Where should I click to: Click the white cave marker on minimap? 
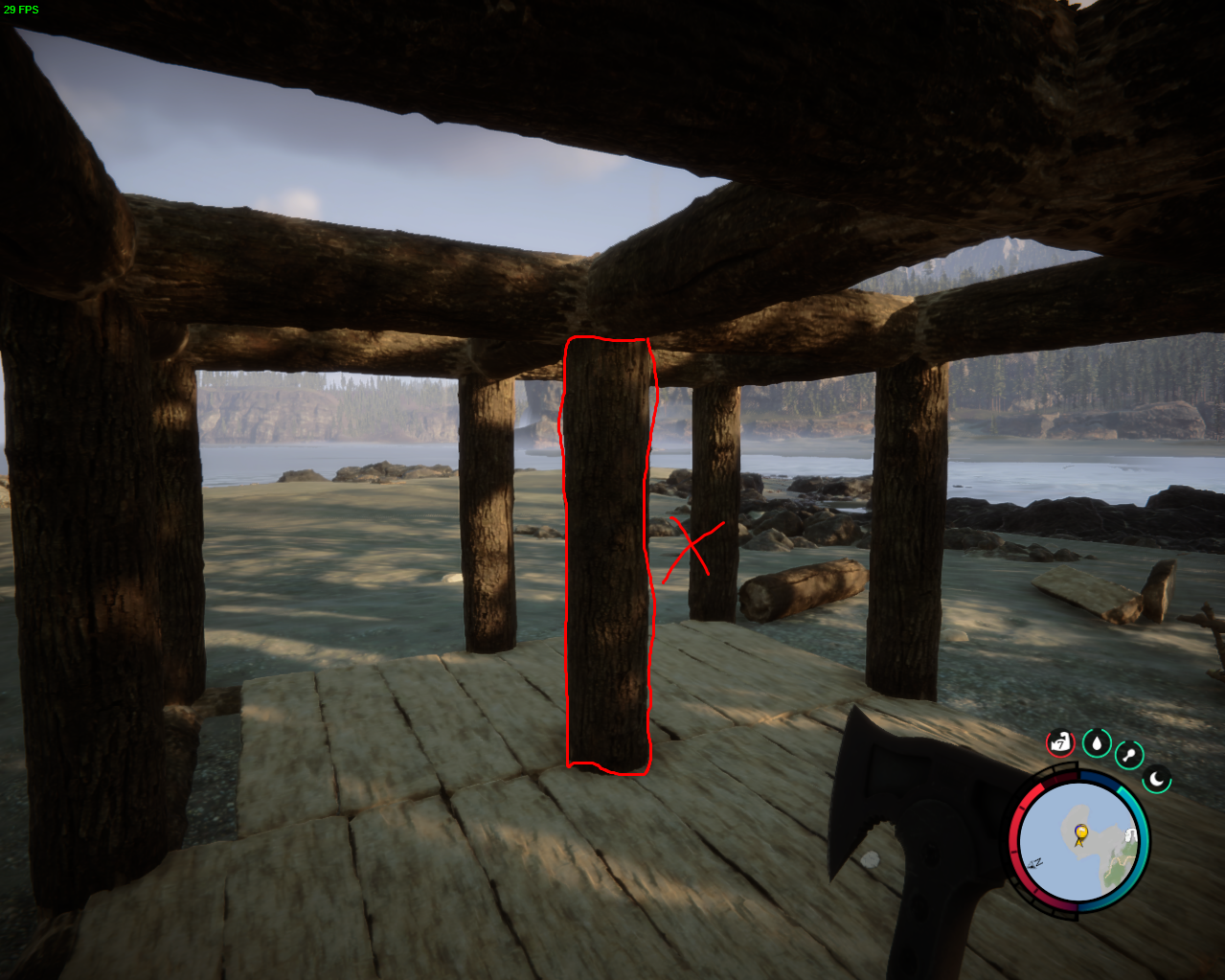pos(1131,837)
